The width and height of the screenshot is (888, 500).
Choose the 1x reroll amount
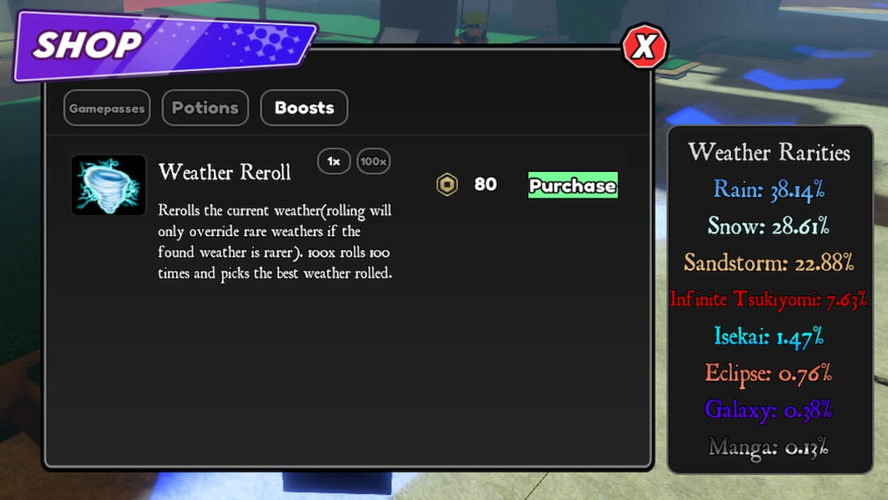[x=334, y=161]
